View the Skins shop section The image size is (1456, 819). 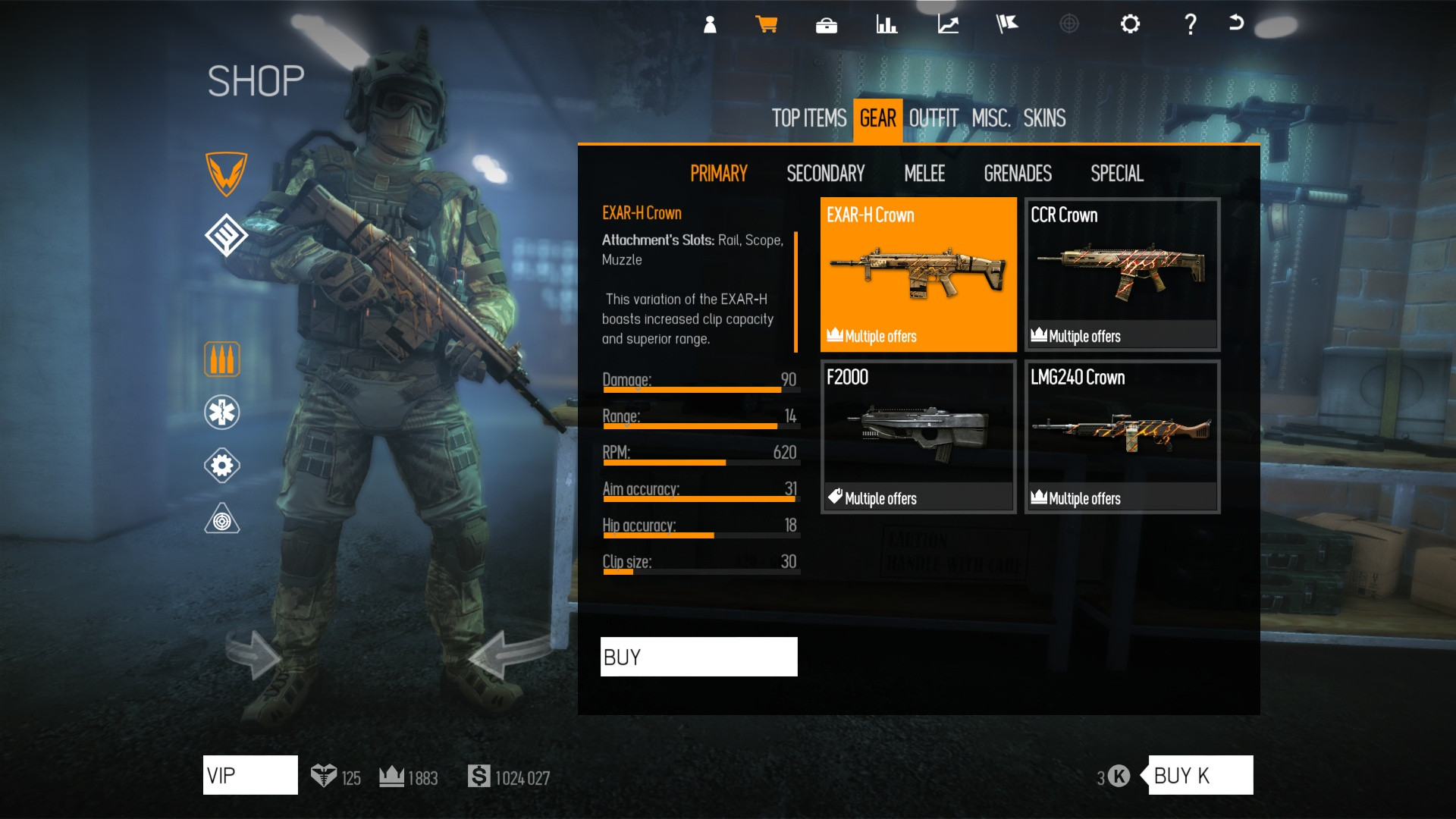pyautogui.click(x=1044, y=118)
